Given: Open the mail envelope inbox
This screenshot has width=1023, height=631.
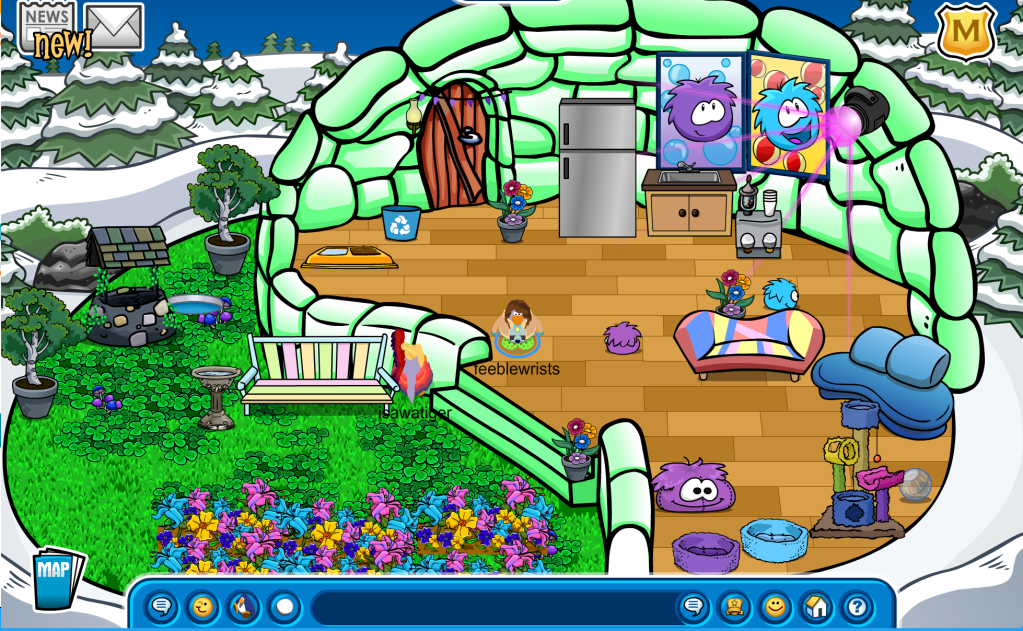Looking at the screenshot, I should click(113, 26).
